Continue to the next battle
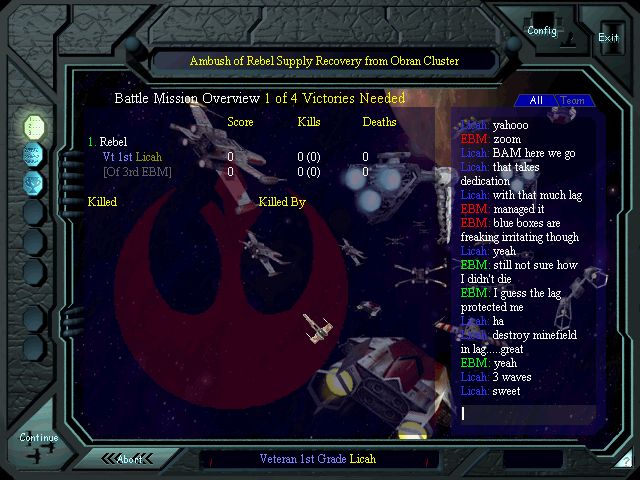The width and height of the screenshot is (640, 480). pos(39,440)
